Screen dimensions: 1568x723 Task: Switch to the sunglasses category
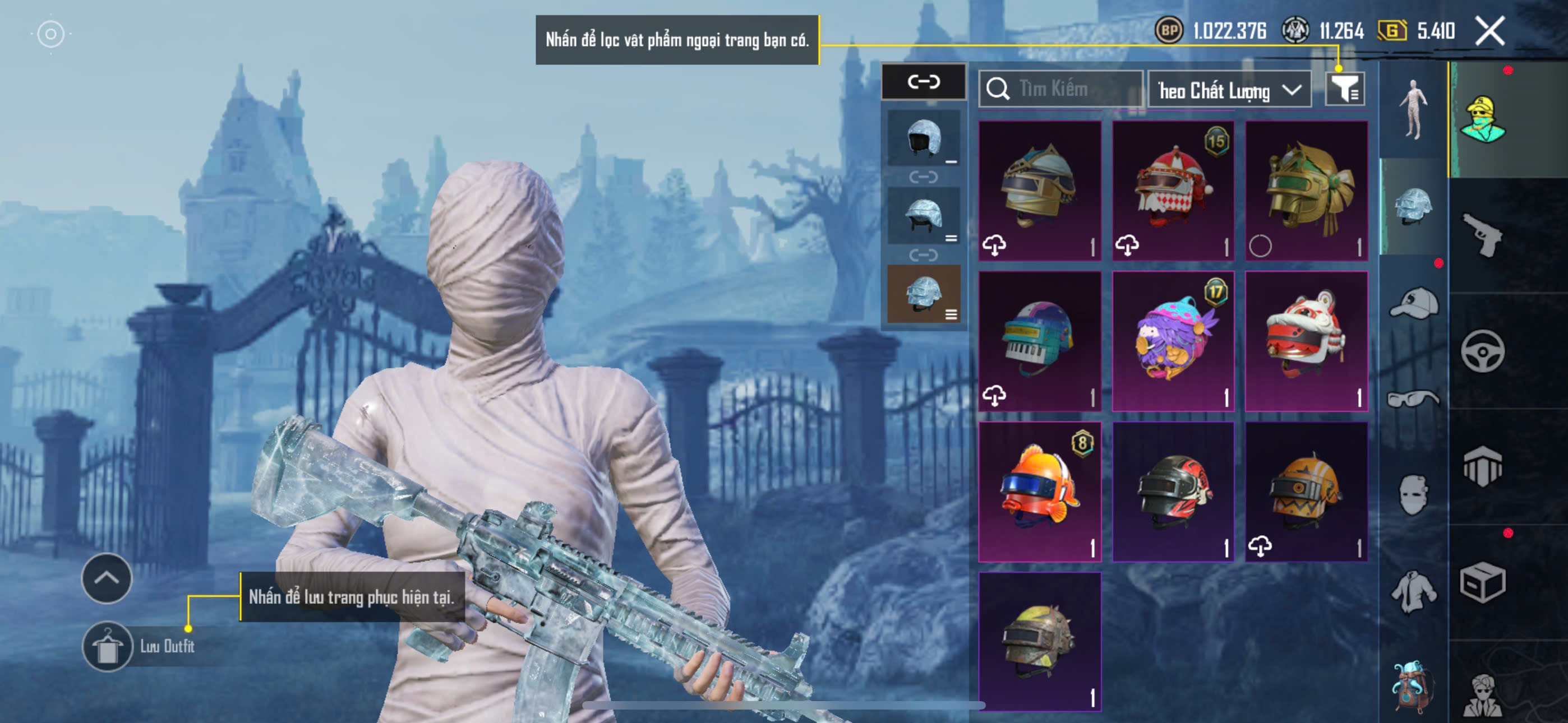click(x=1413, y=399)
